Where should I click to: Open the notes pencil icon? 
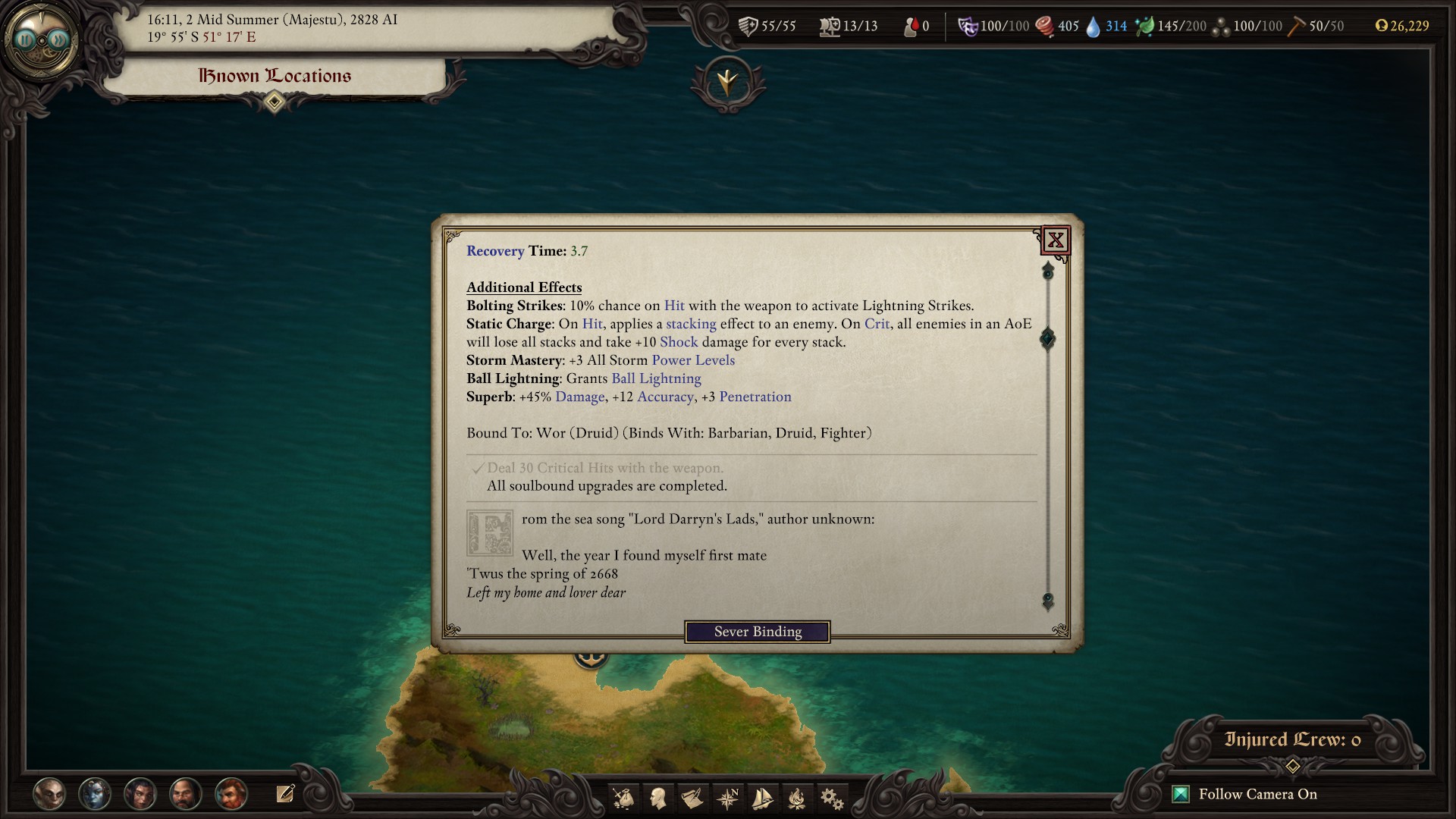(285, 794)
